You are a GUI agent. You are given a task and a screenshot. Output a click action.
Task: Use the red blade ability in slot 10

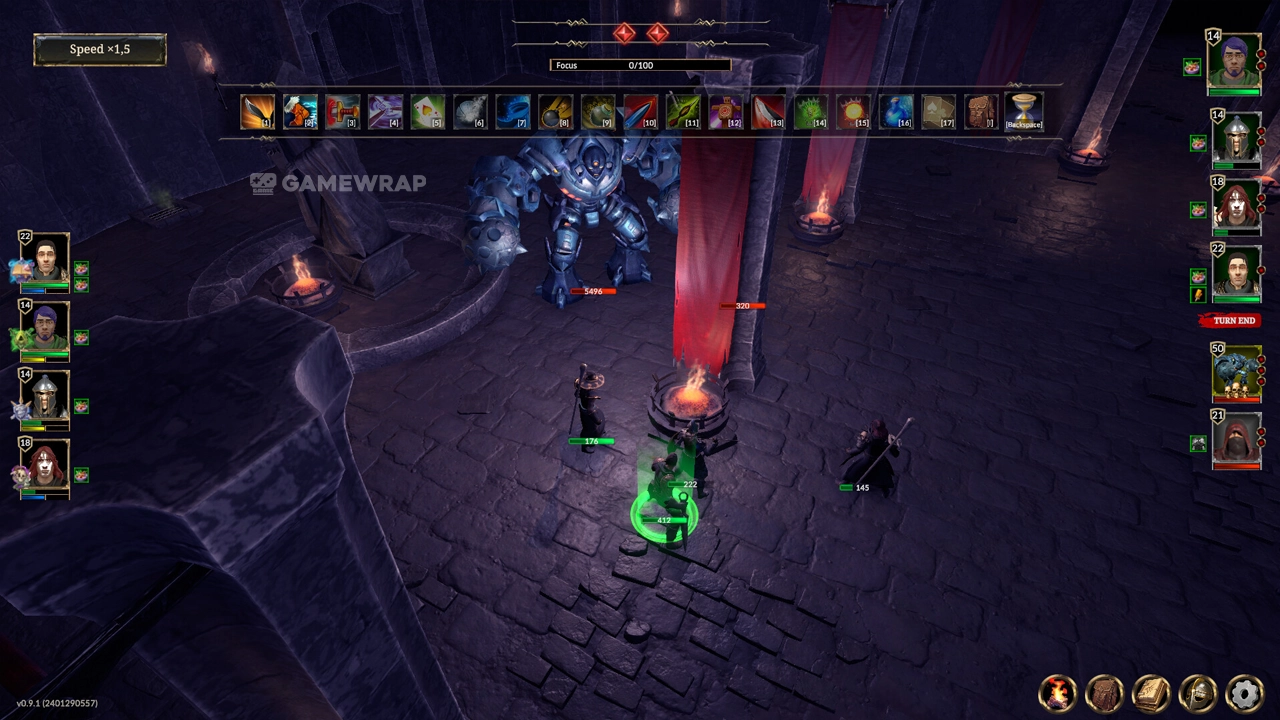(640, 111)
